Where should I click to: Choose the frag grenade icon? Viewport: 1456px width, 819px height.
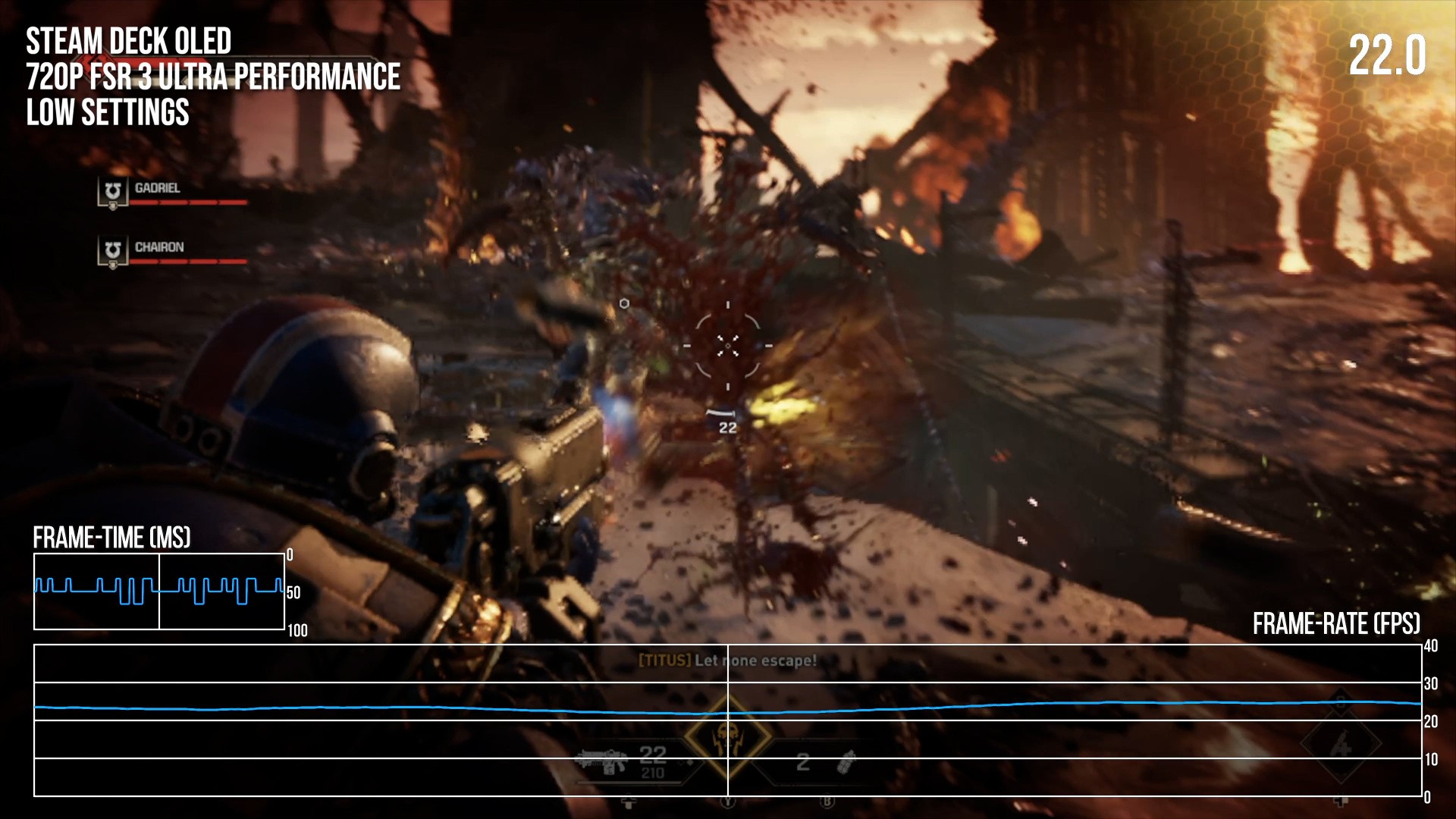coord(846,761)
